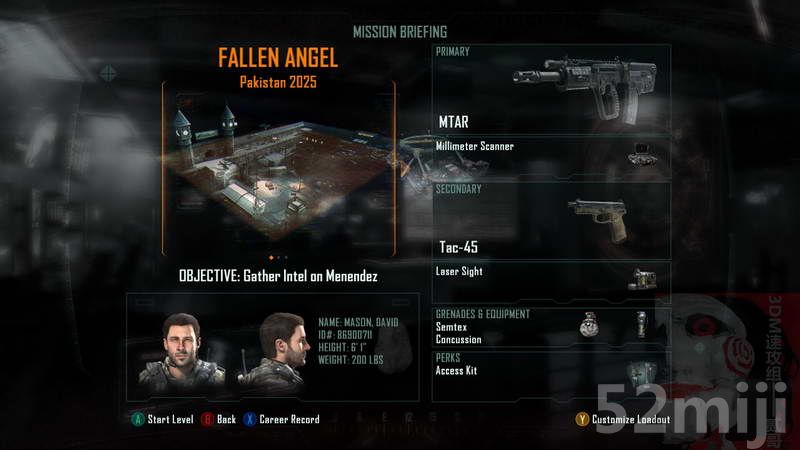The image size is (800, 450).
Task: Click the Fallen Angel mission map thumbnail
Action: 279,170
